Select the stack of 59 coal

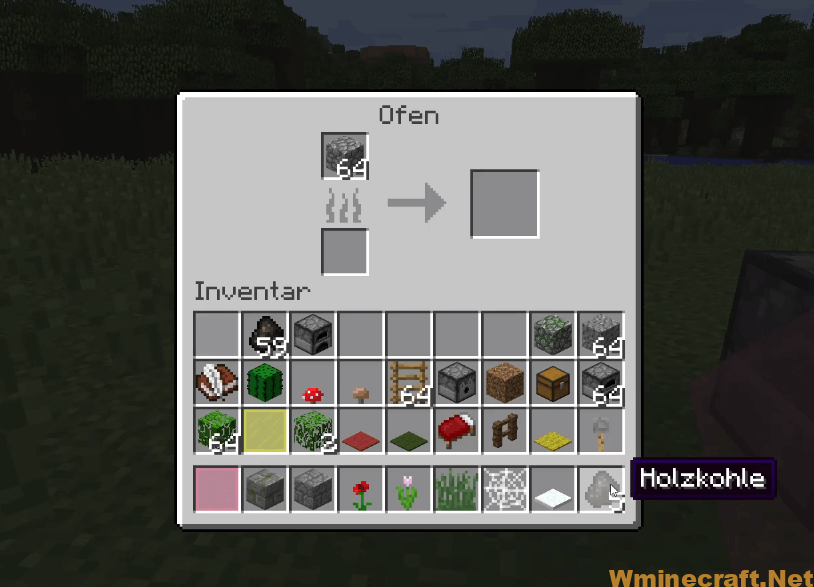click(x=266, y=335)
